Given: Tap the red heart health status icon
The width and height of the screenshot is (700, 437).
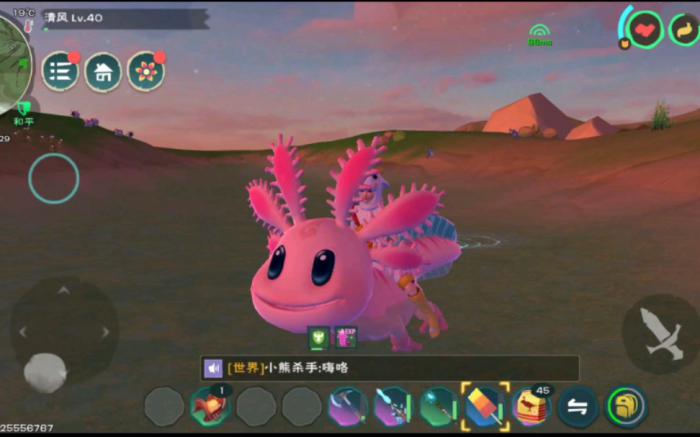Looking at the screenshot, I should coord(646,29).
